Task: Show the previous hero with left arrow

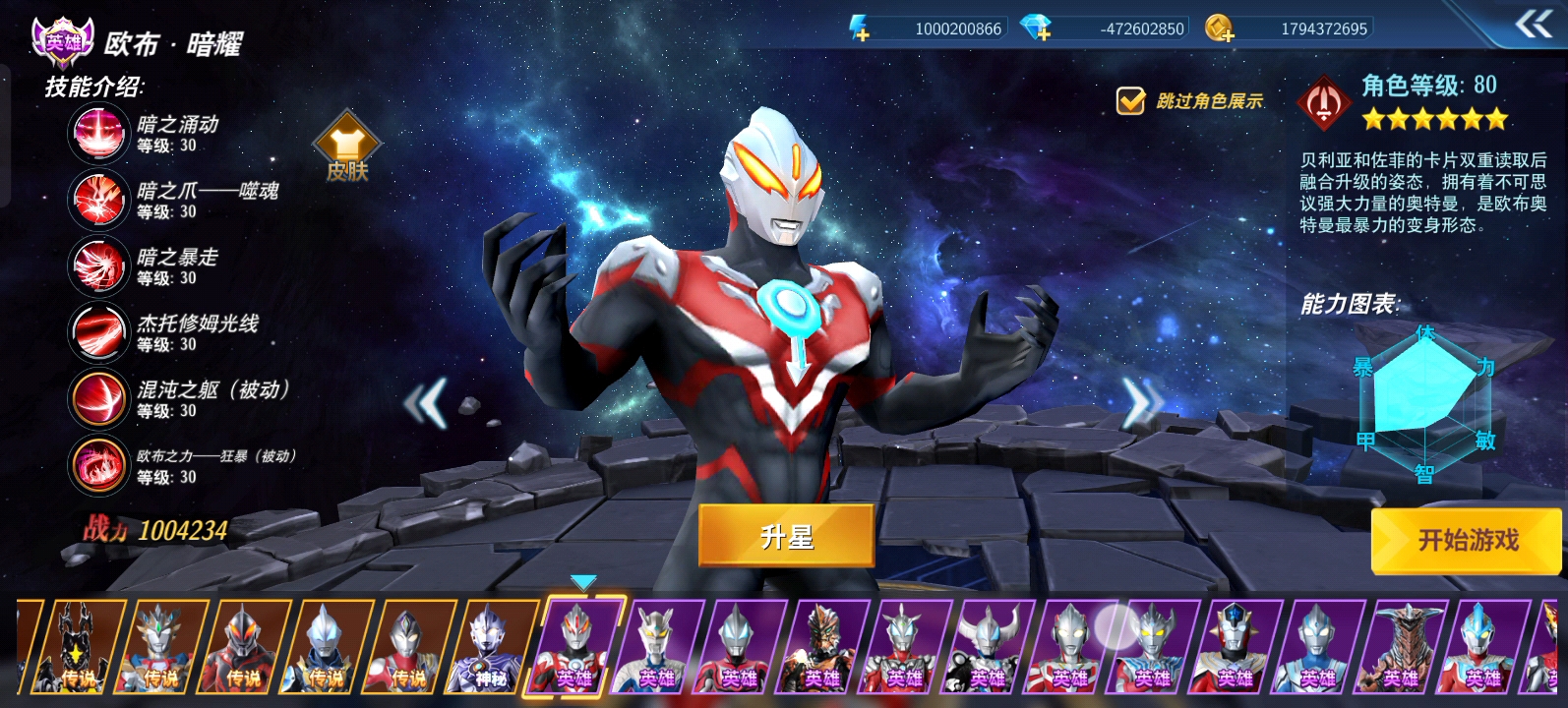Action: click(426, 402)
